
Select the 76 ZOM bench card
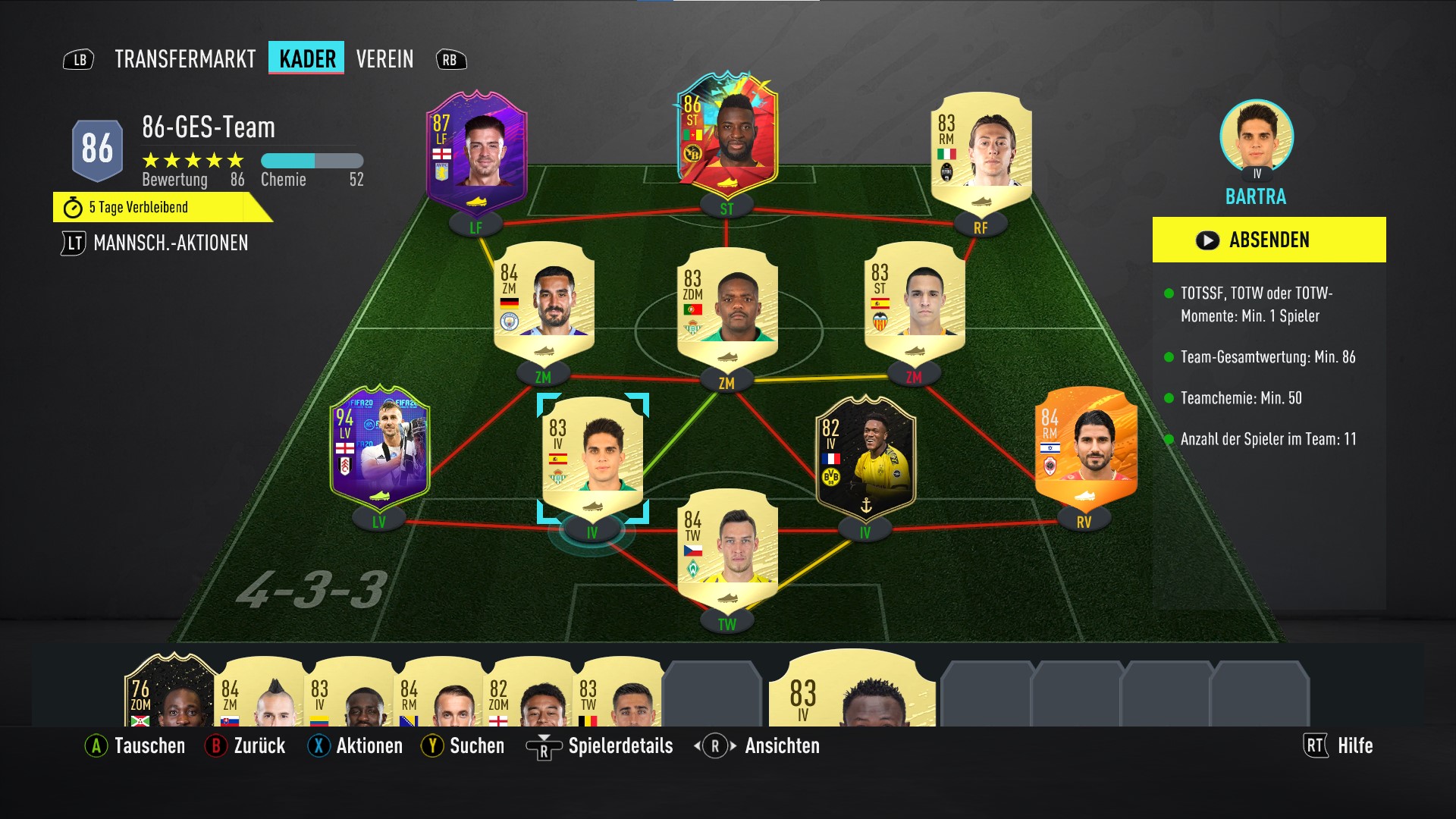pyautogui.click(x=171, y=694)
